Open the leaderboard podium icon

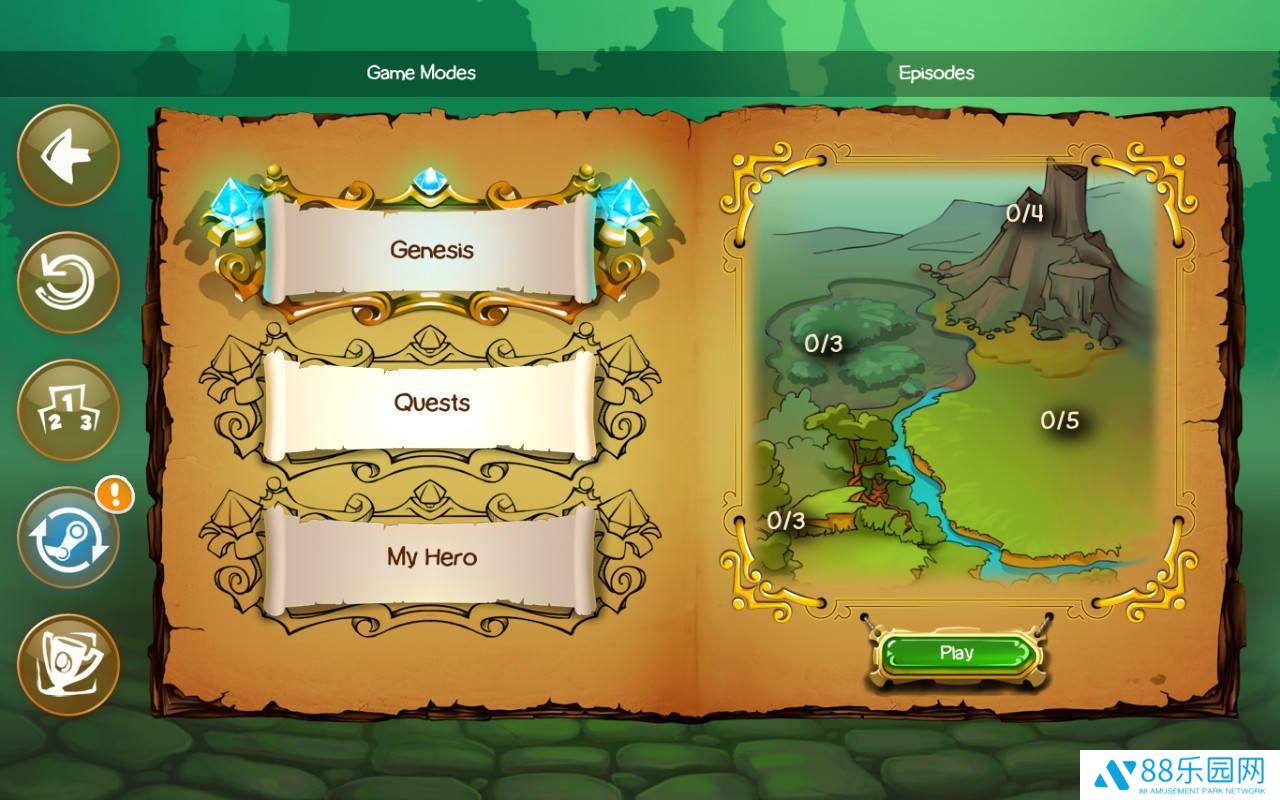pyautogui.click(x=68, y=411)
